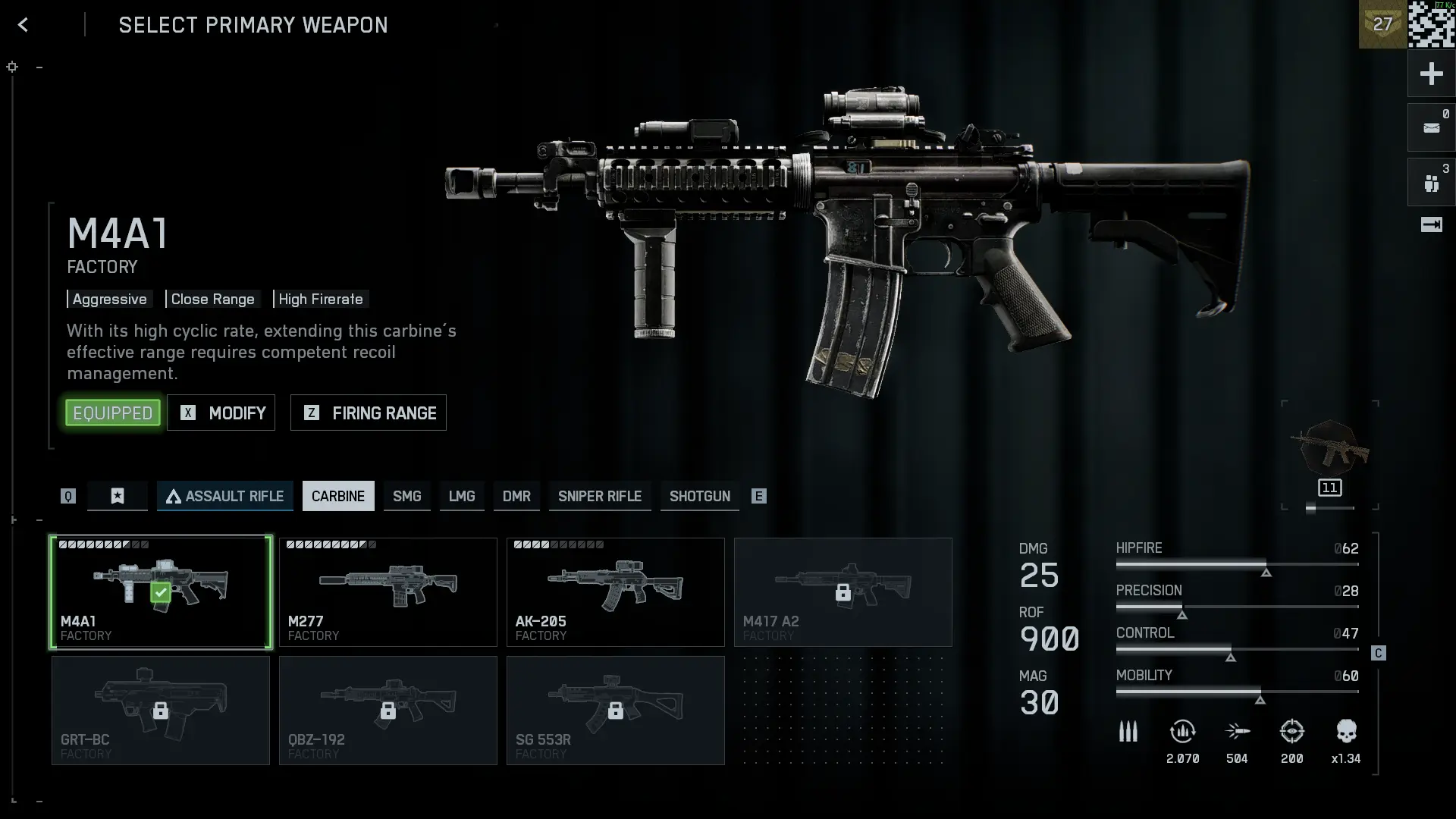Click the reload speed icon showing 2.070
1456x819 pixels.
point(1184,732)
